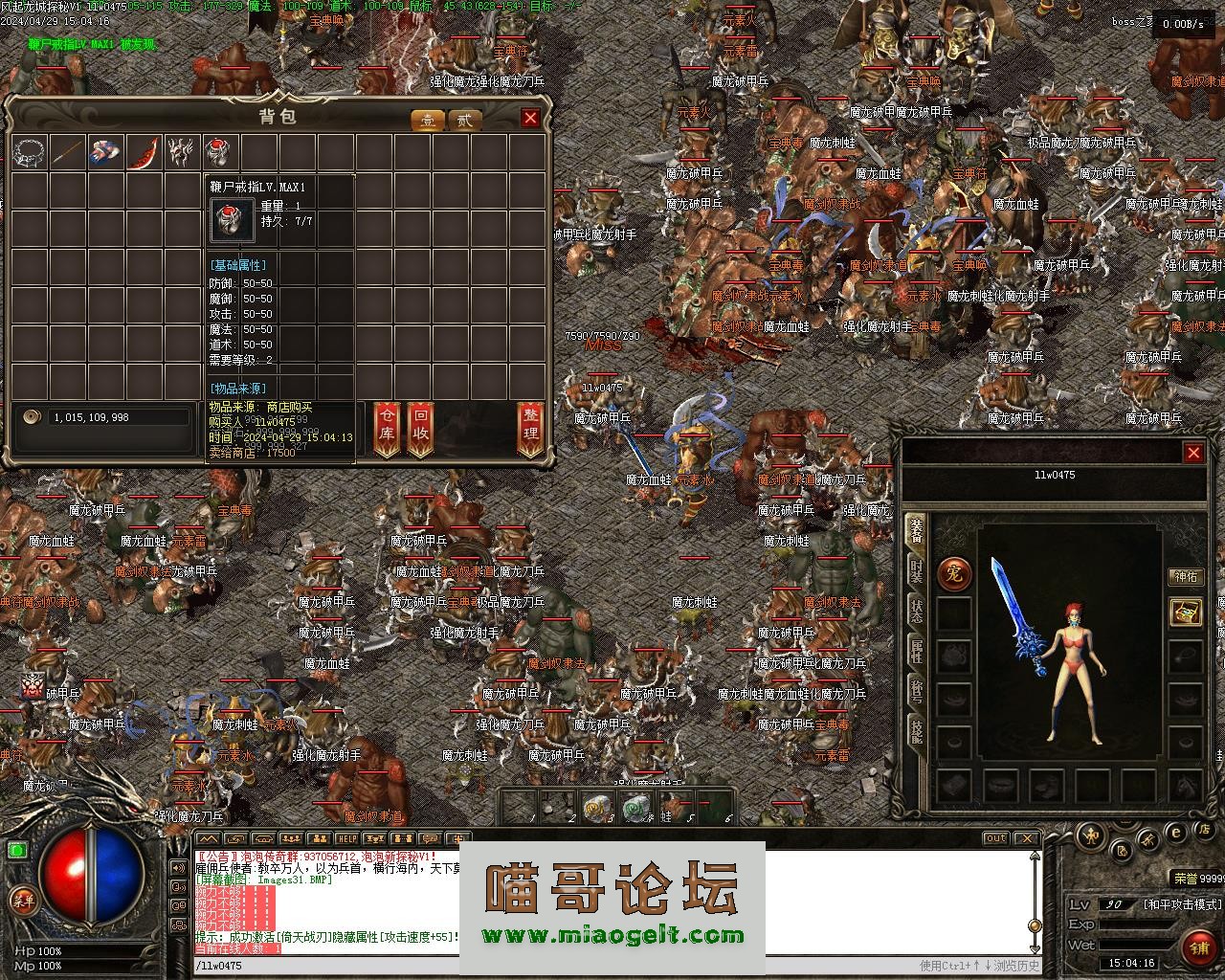Close the backpack window
The width and height of the screenshot is (1225, 980).
pos(530,118)
